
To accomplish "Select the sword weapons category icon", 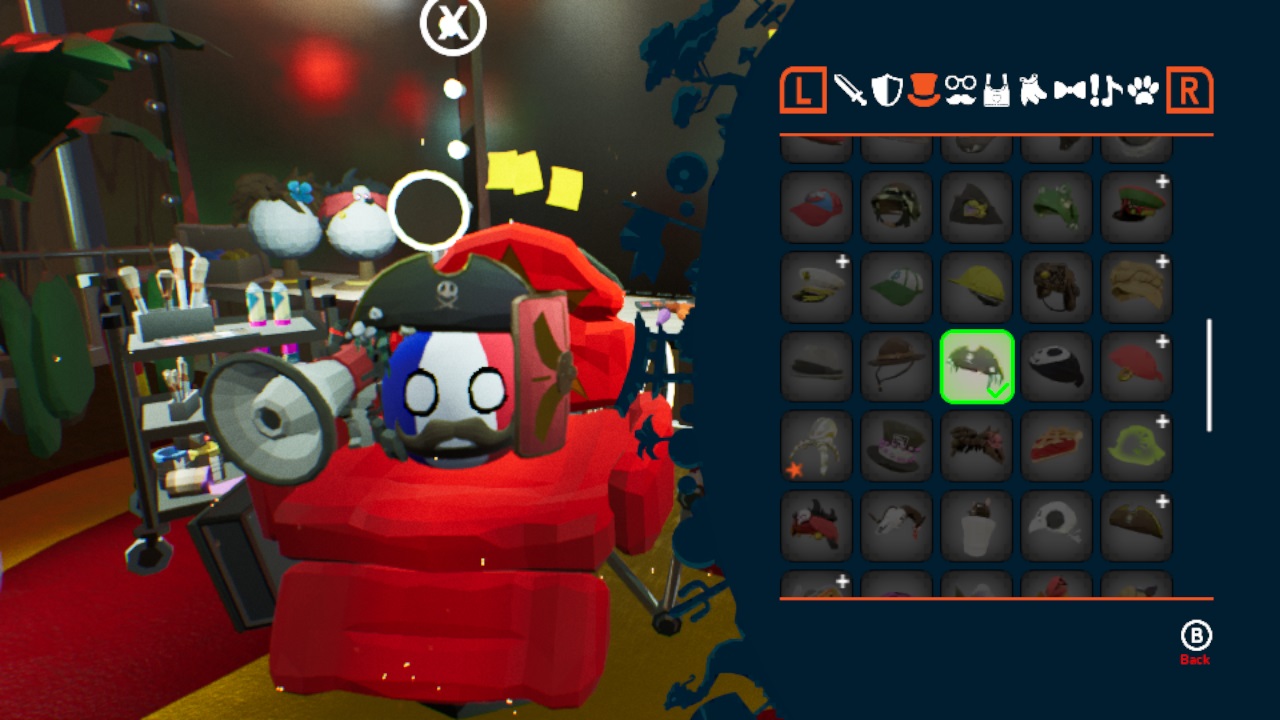I will 852,91.
